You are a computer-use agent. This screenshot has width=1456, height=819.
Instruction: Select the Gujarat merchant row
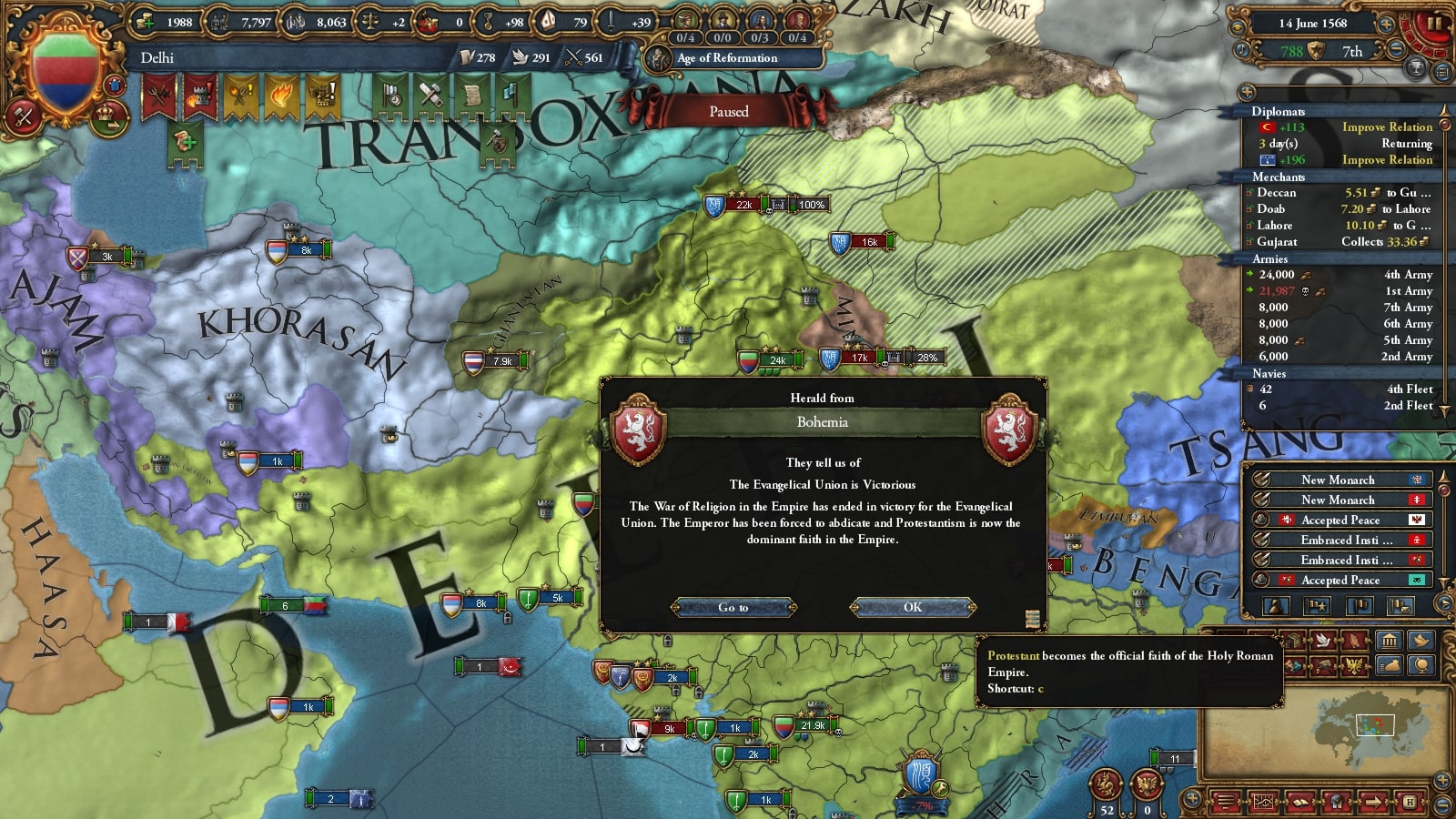tap(1340, 242)
